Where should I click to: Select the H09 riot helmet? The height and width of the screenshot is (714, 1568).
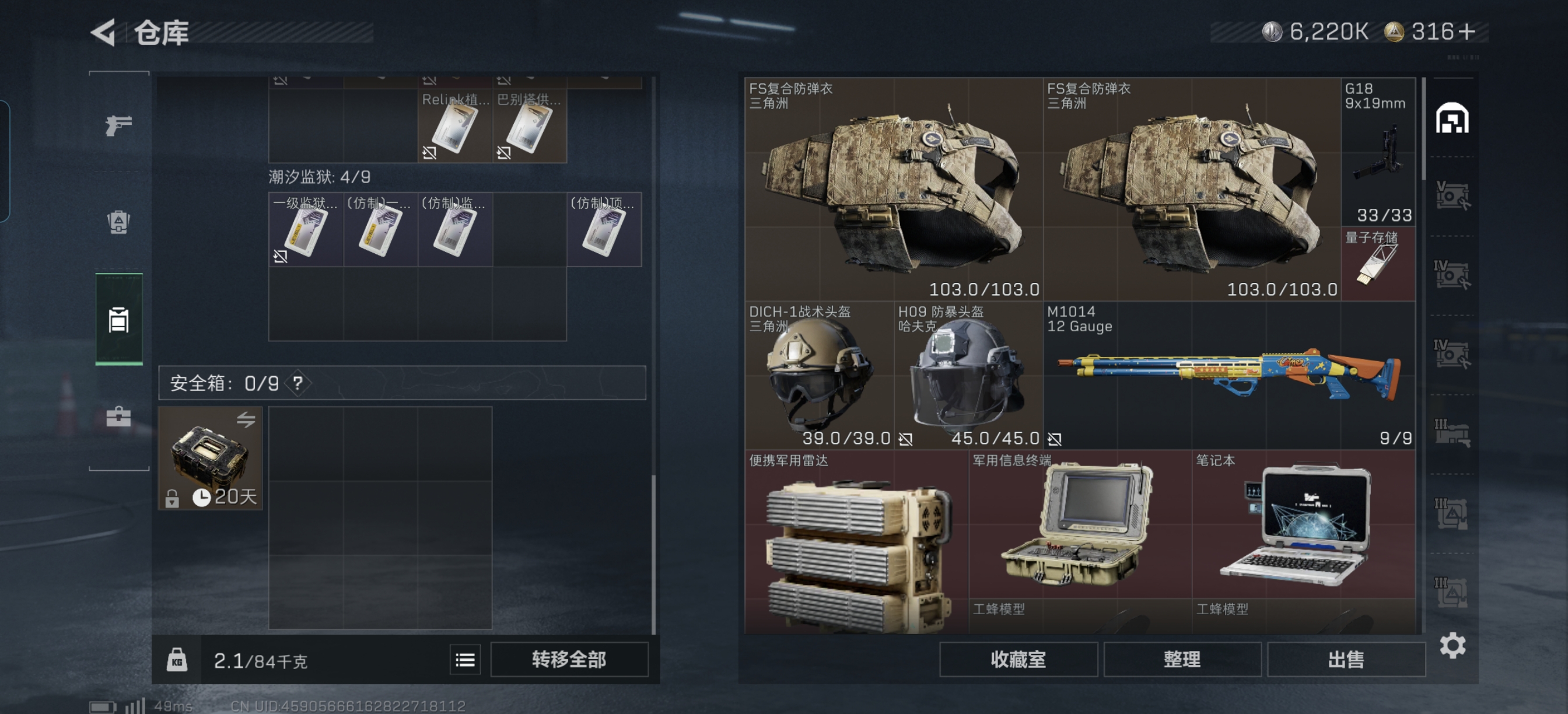click(968, 375)
